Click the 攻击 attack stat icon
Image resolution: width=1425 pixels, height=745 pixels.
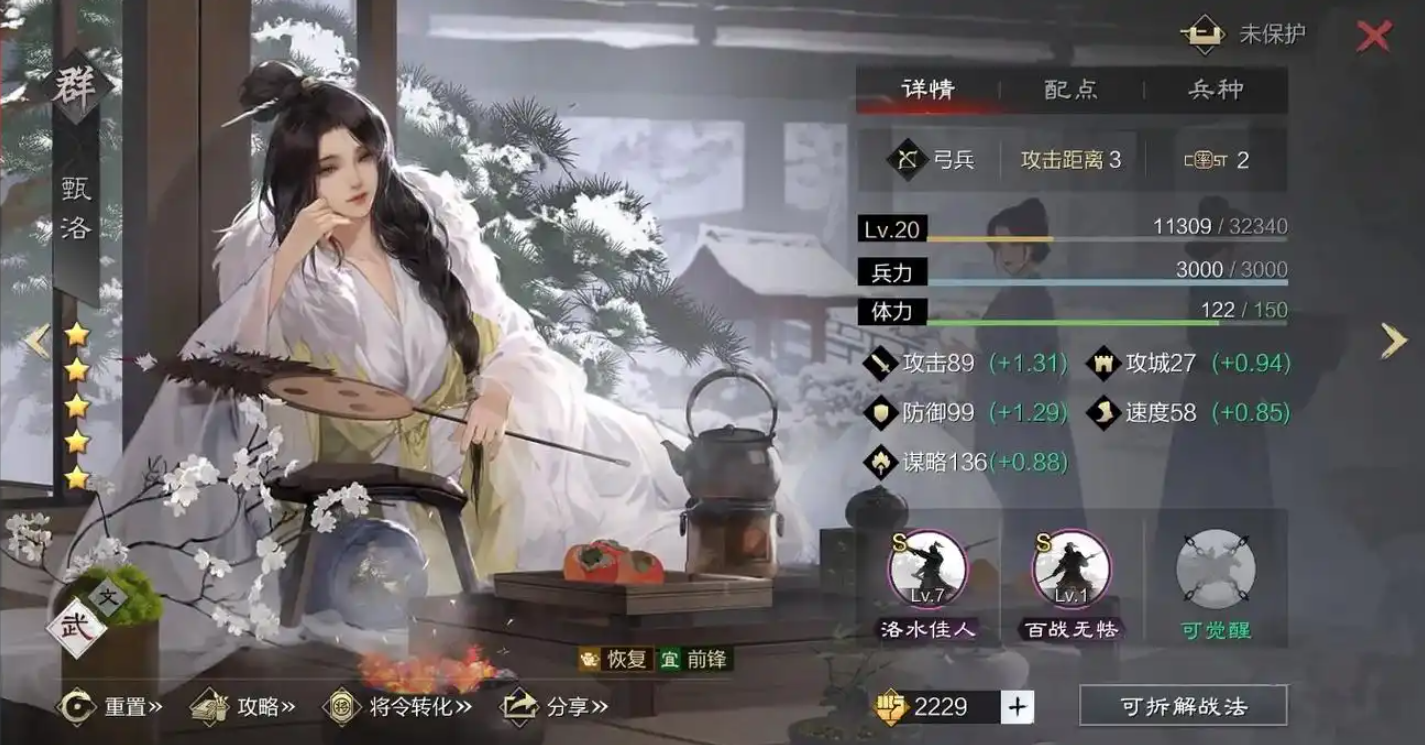(x=882, y=360)
